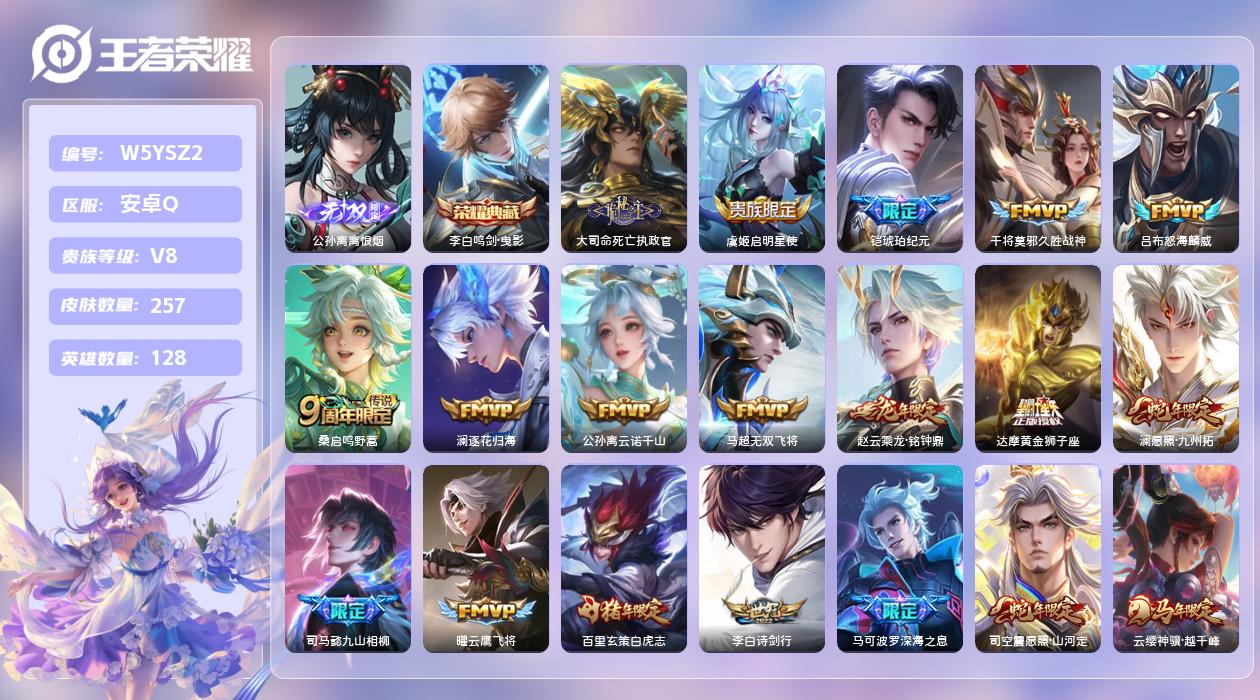The height and width of the screenshot is (700, 1260).
Task: View the 干将莫邪久胜战神 FMVP skin card
Action: pyautogui.click(x=1038, y=158)
